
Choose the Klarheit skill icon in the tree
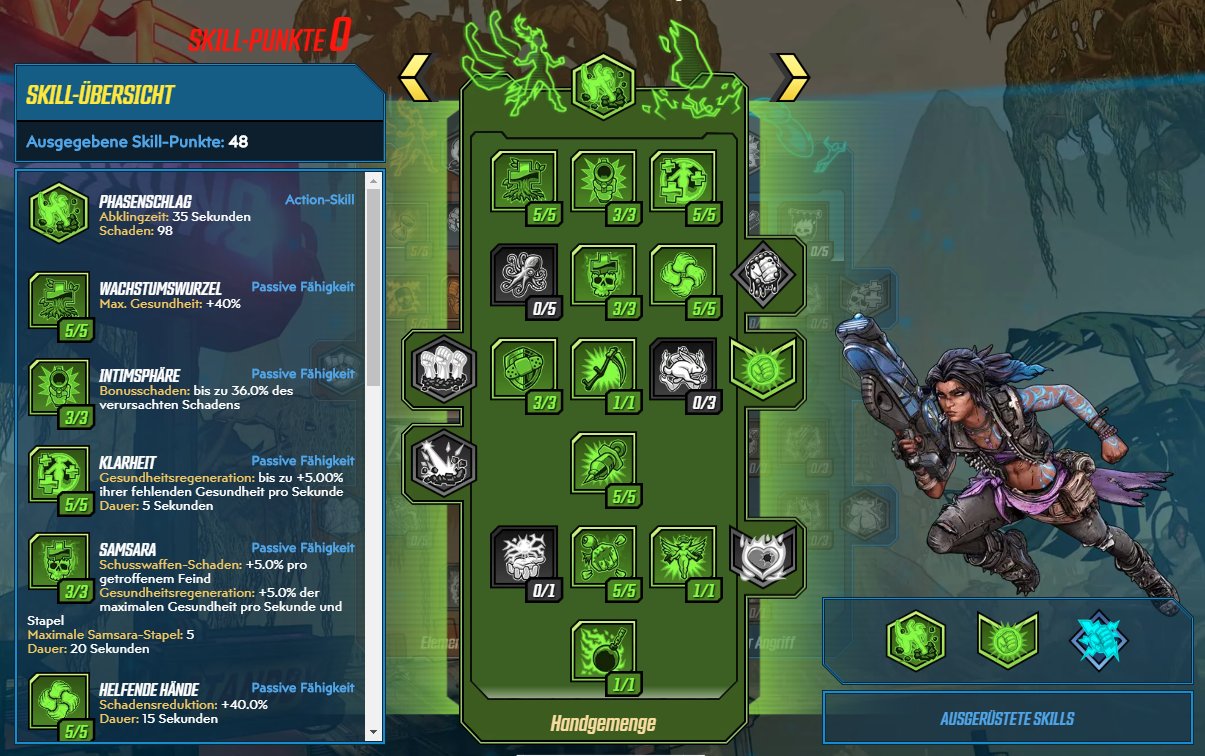684,181
